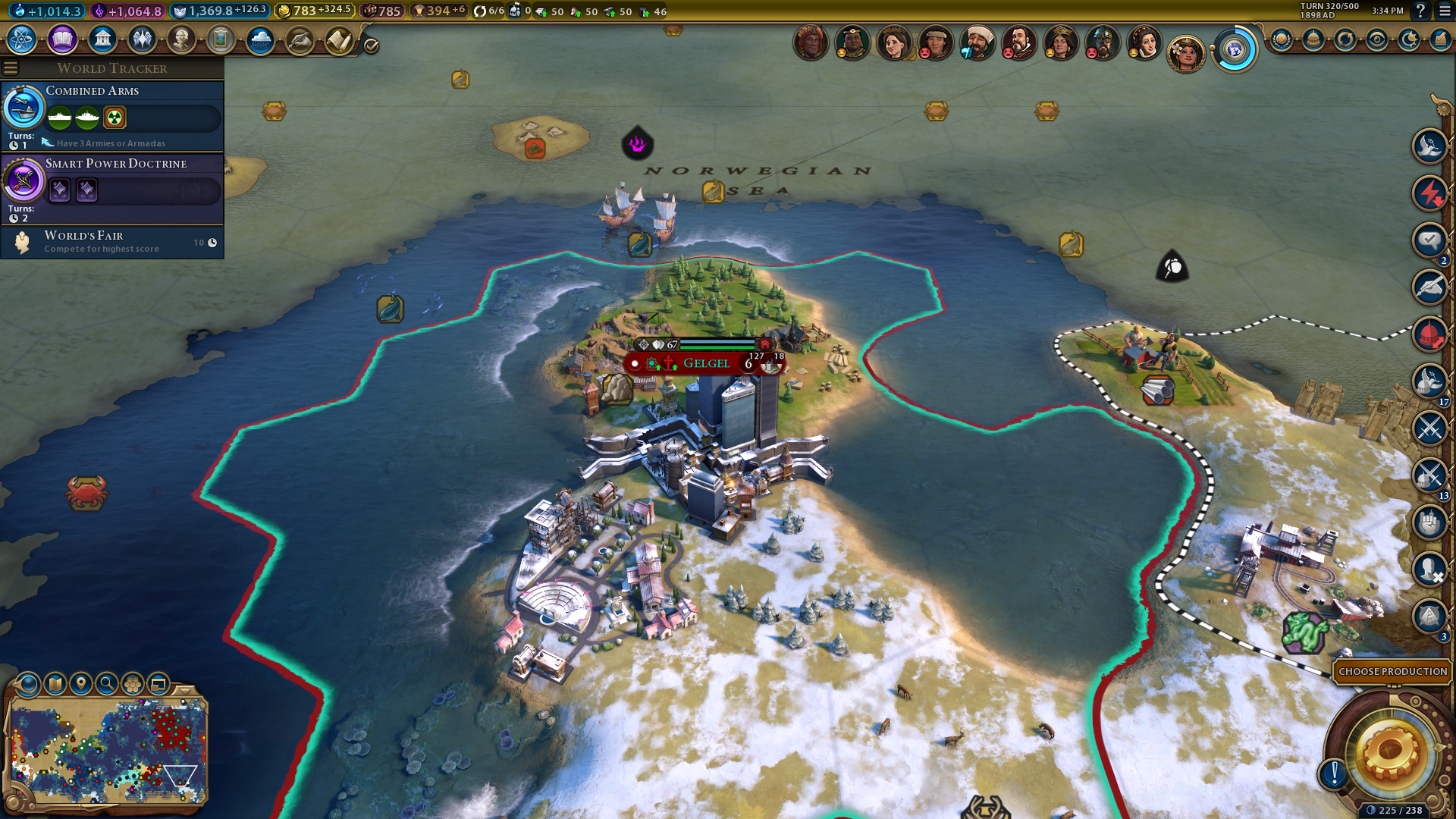Open the technology tree atom icon

(x=22, y=39)
